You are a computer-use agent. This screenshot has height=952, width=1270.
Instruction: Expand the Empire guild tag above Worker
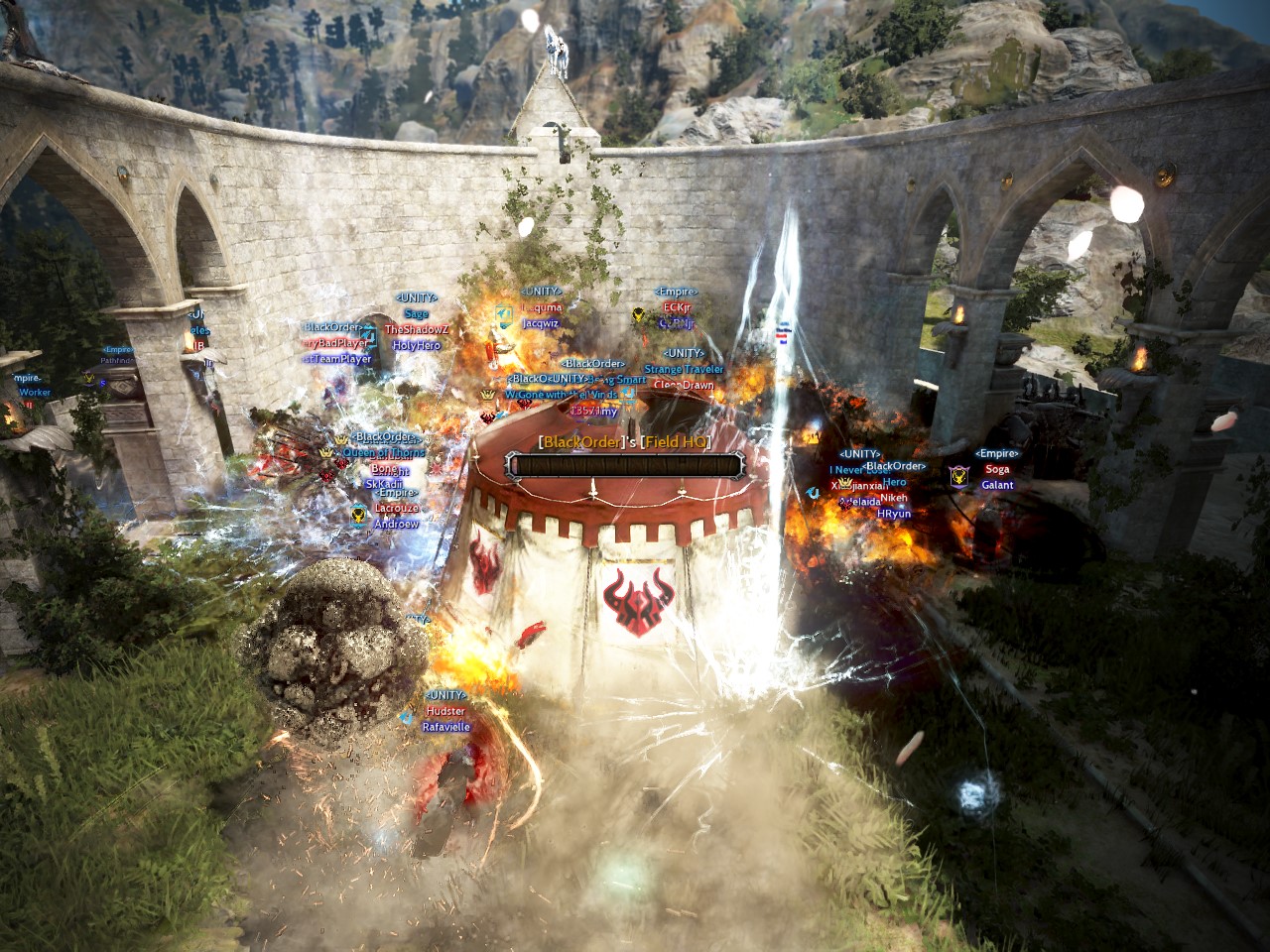[x=25, y=377]
